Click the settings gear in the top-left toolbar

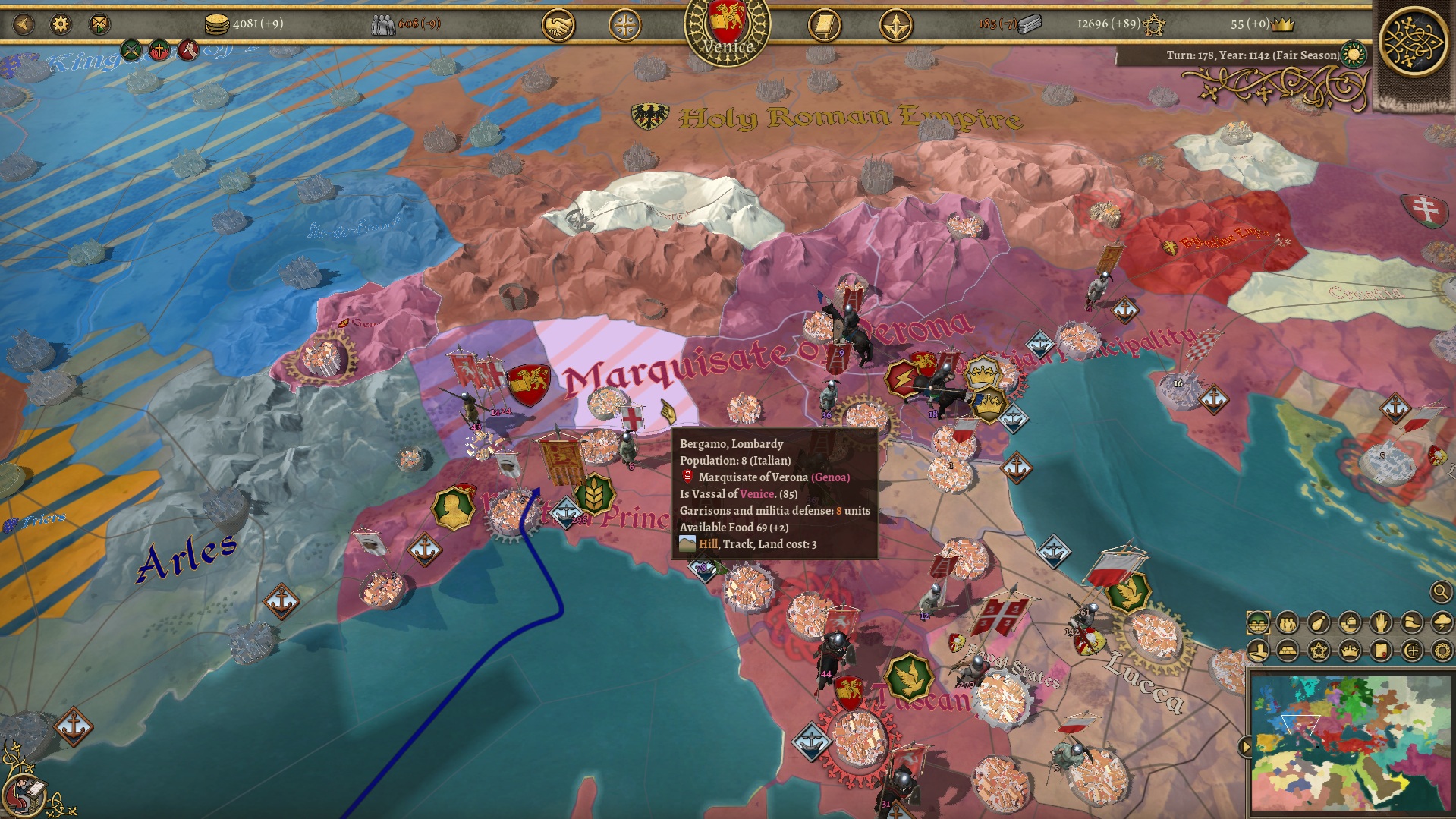(61, 23)
